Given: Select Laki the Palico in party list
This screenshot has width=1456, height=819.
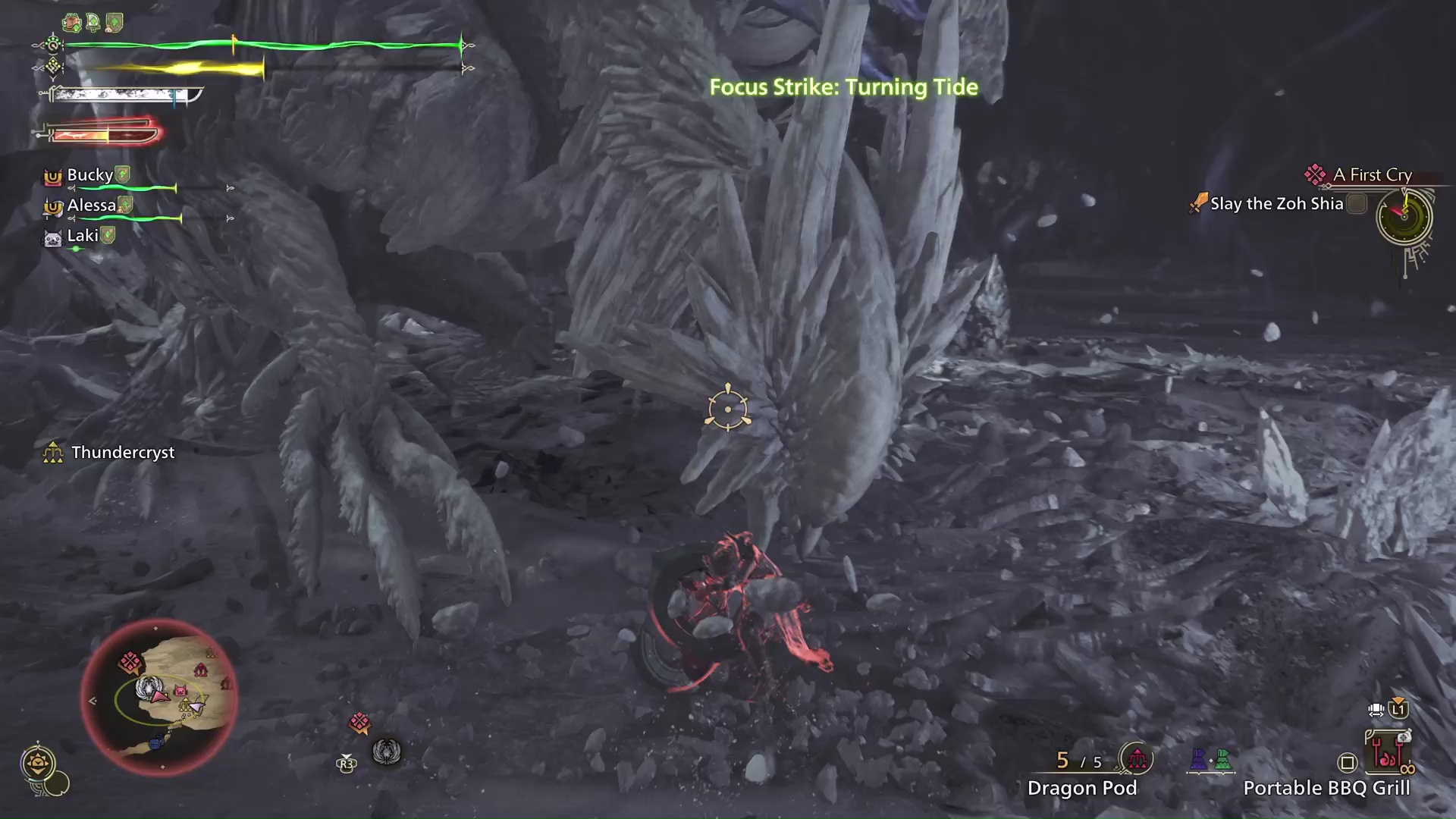Looking at the screenshot, I should coord(82,236).
